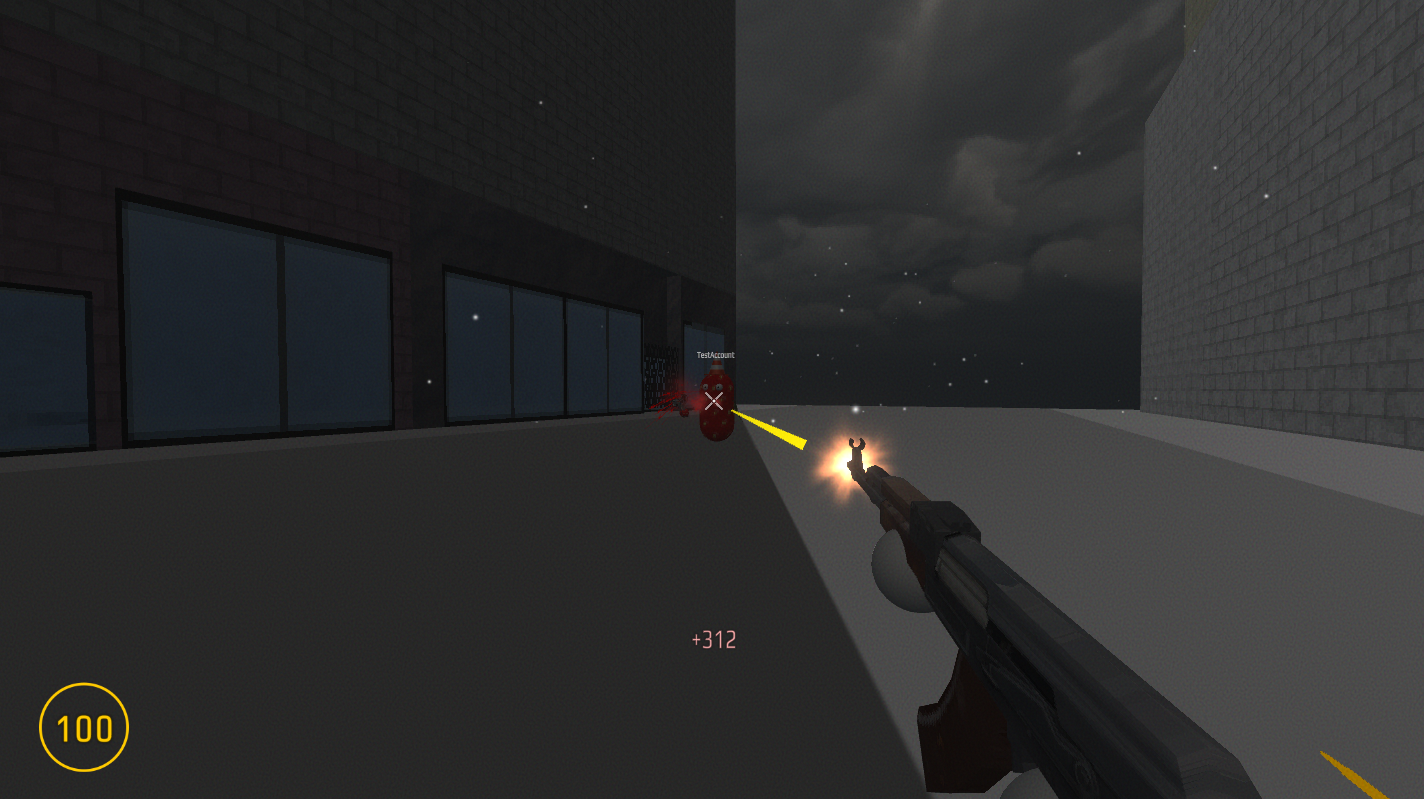Click the traffic cone hat on the enemy
The image size is (1424, 799).
[716, 366]
